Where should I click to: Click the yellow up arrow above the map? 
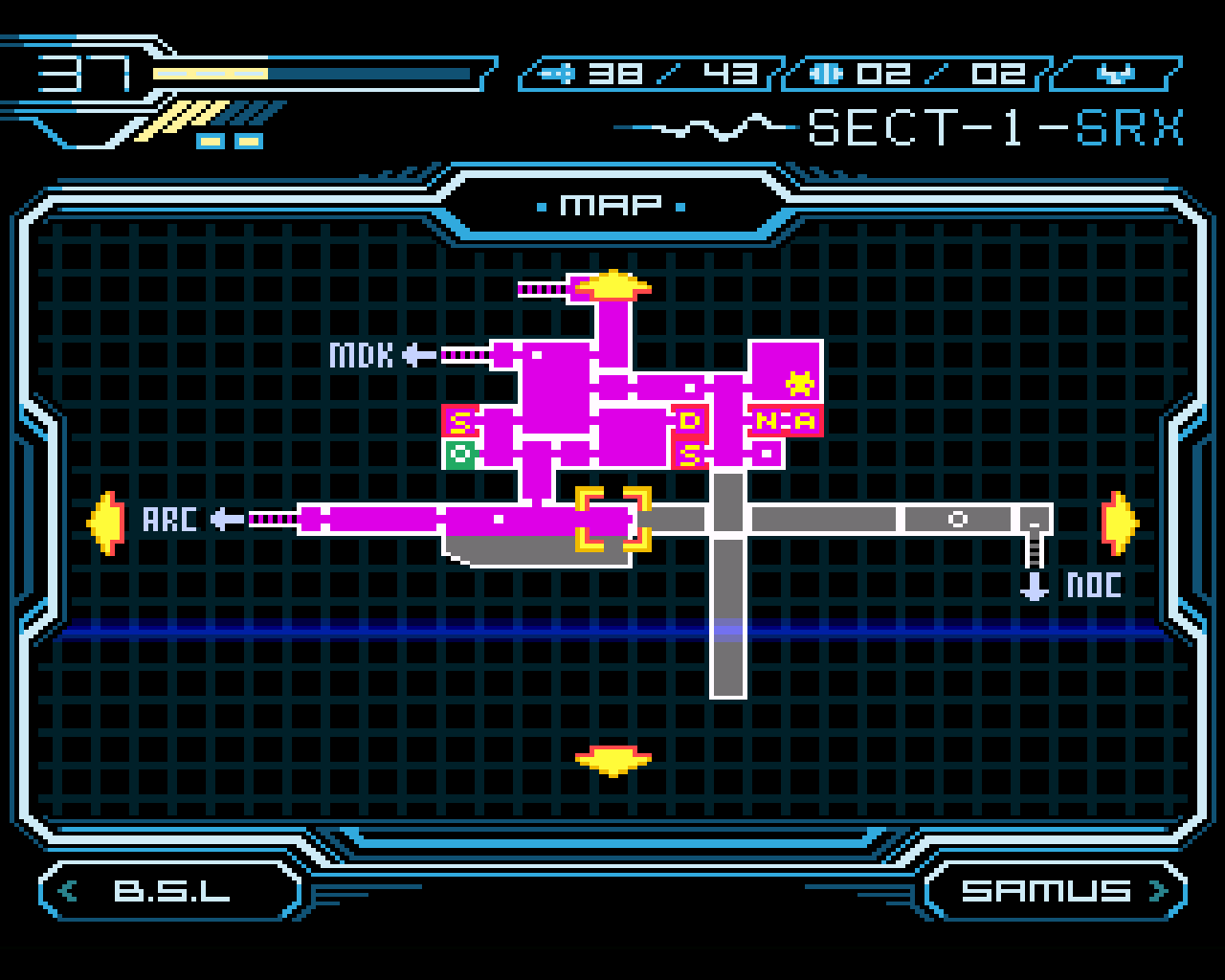click(x=612, y=282)
